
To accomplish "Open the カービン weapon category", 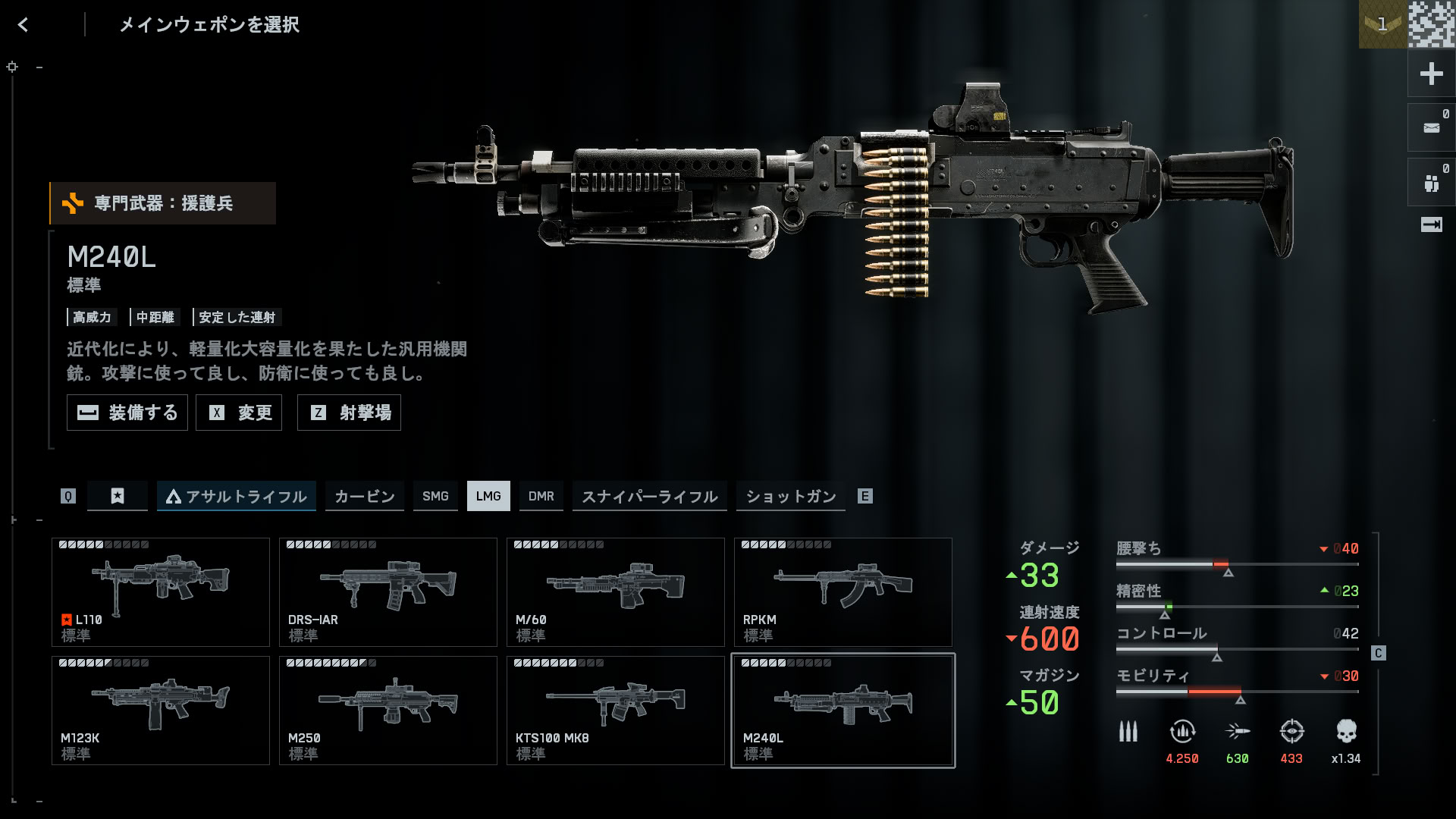I will (365, 496).
